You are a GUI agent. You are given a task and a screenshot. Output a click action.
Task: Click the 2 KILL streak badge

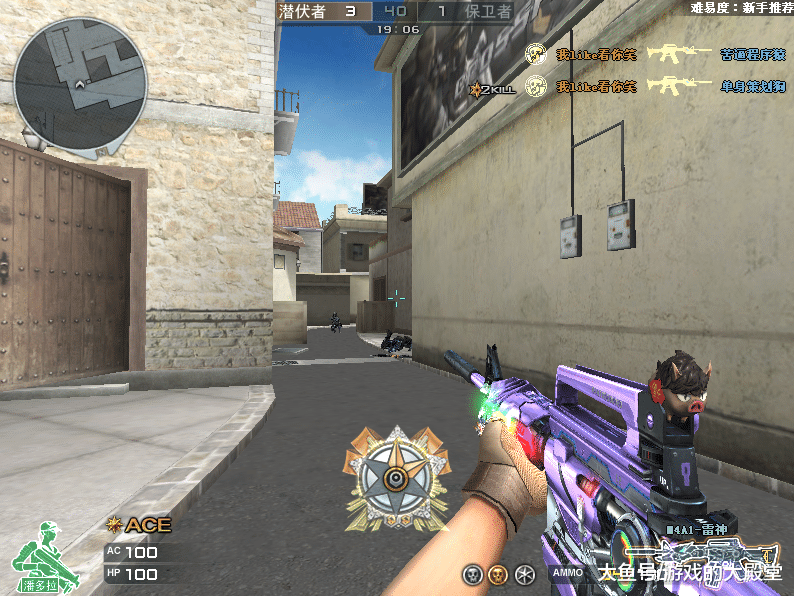(492, 89)
